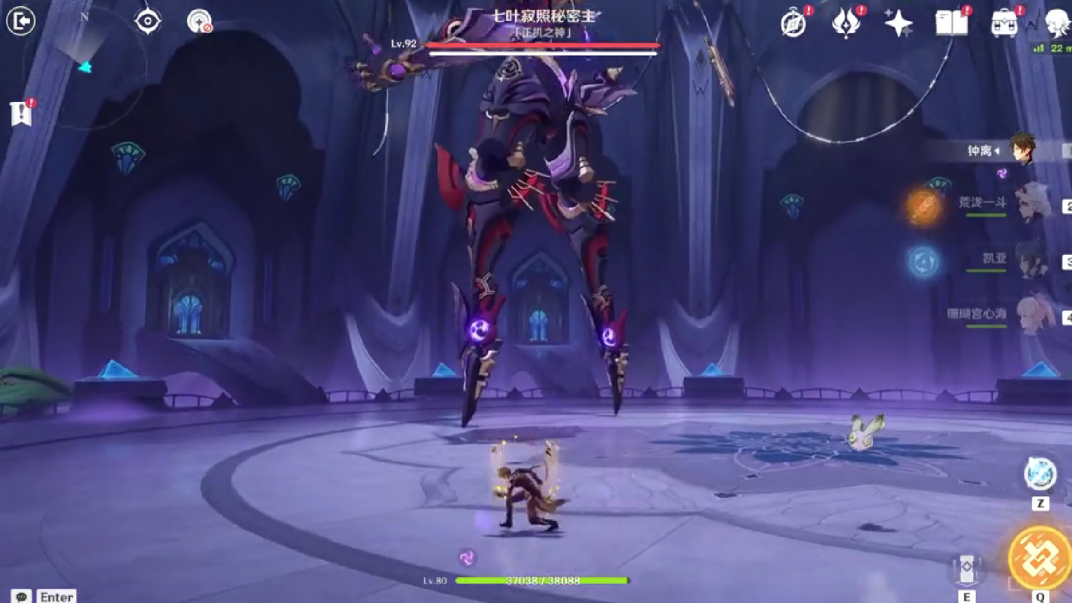Open the four-pointed star wish icon

click(898, 24)
